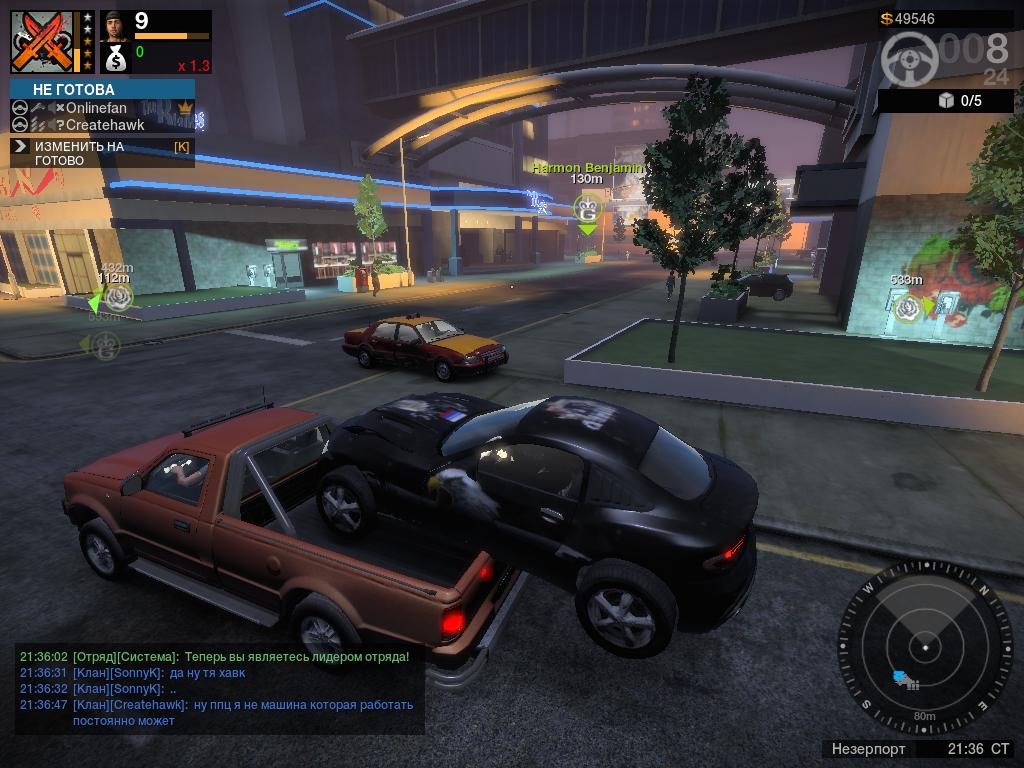This screenshot has height=768, width=1024.
Task: Open the character portrait icon
Action: pyautogui.click(x=115, y=23)
